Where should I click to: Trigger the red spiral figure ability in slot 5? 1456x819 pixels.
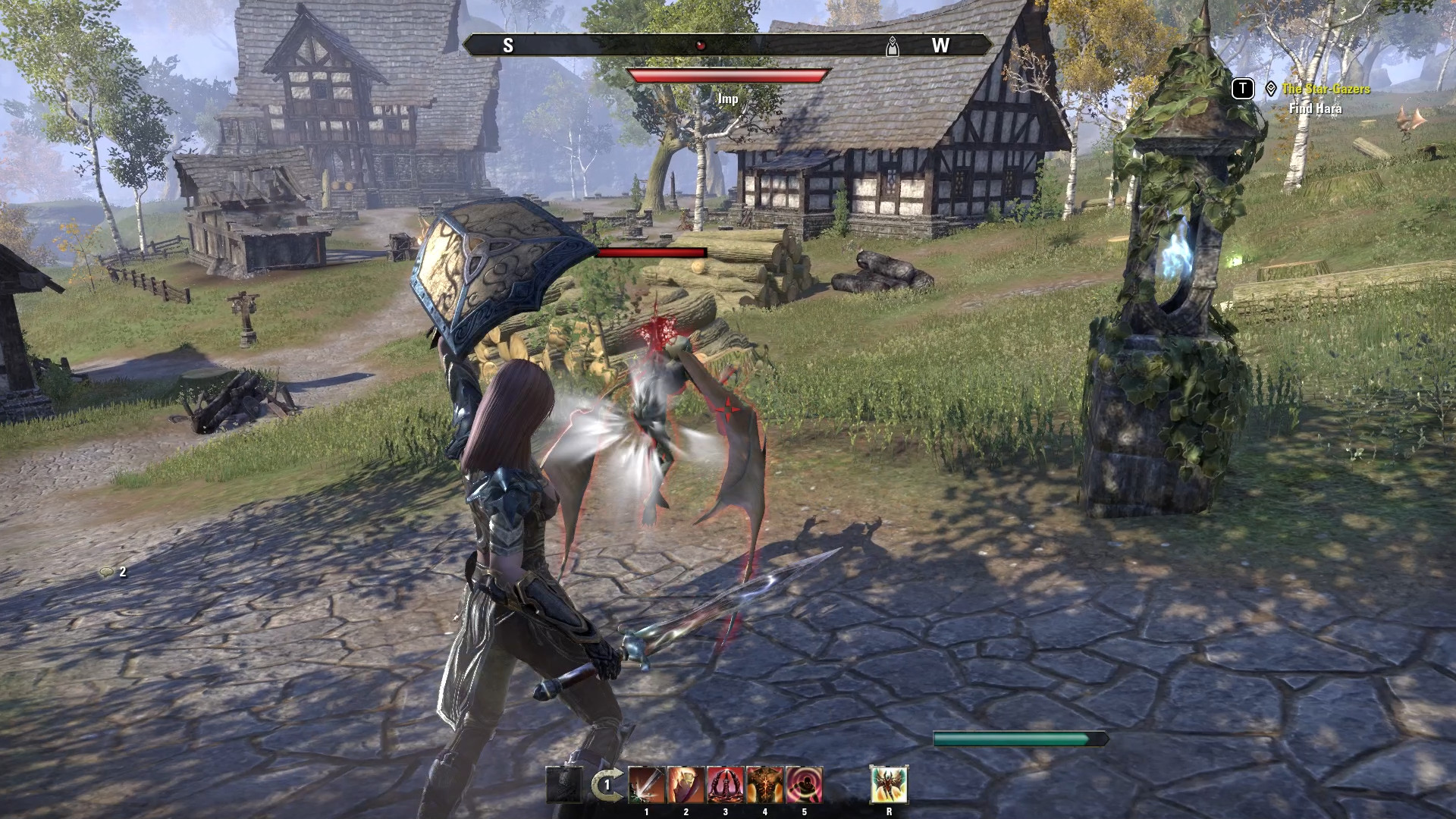point(805,785)
